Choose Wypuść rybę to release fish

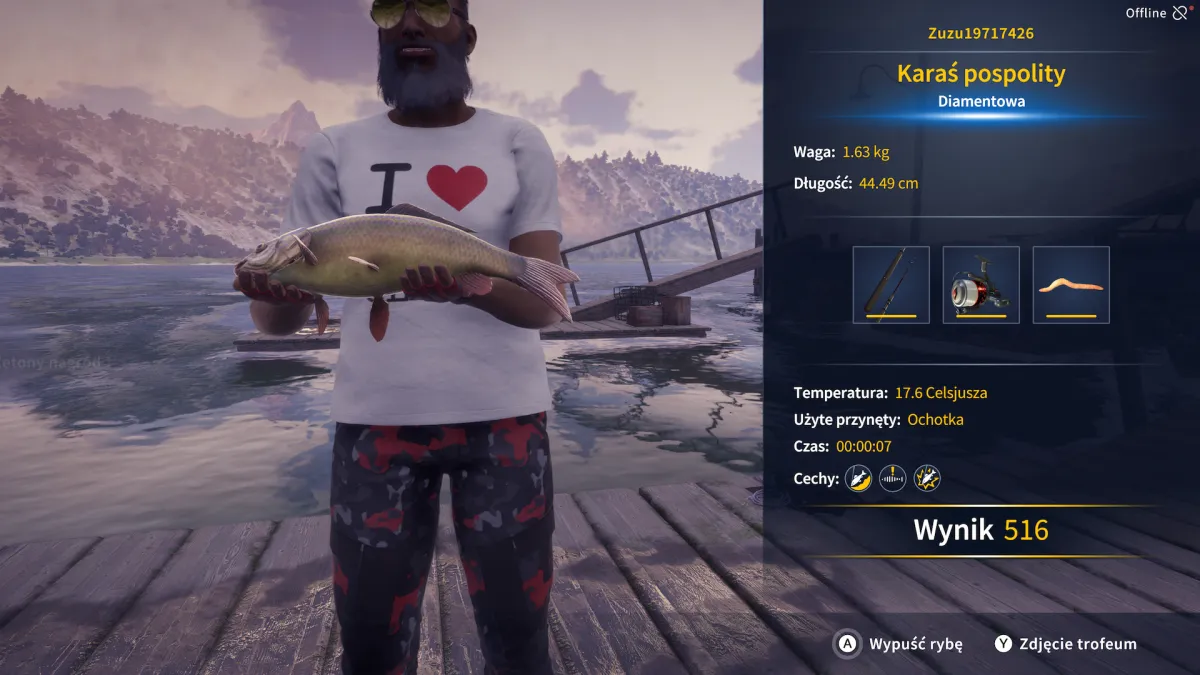[900, 644]
